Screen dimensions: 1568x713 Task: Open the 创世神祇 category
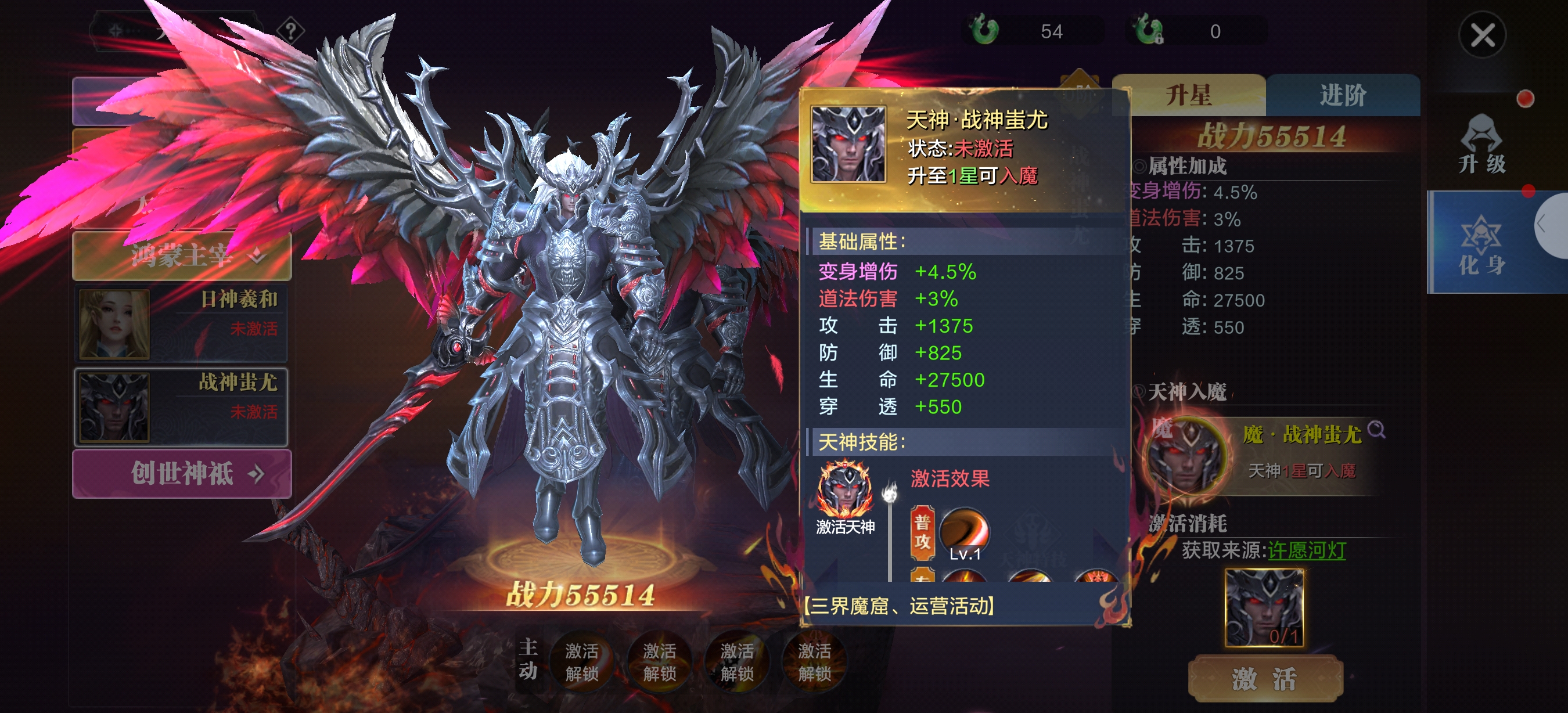pyautogui.click(x=182, y=473)
